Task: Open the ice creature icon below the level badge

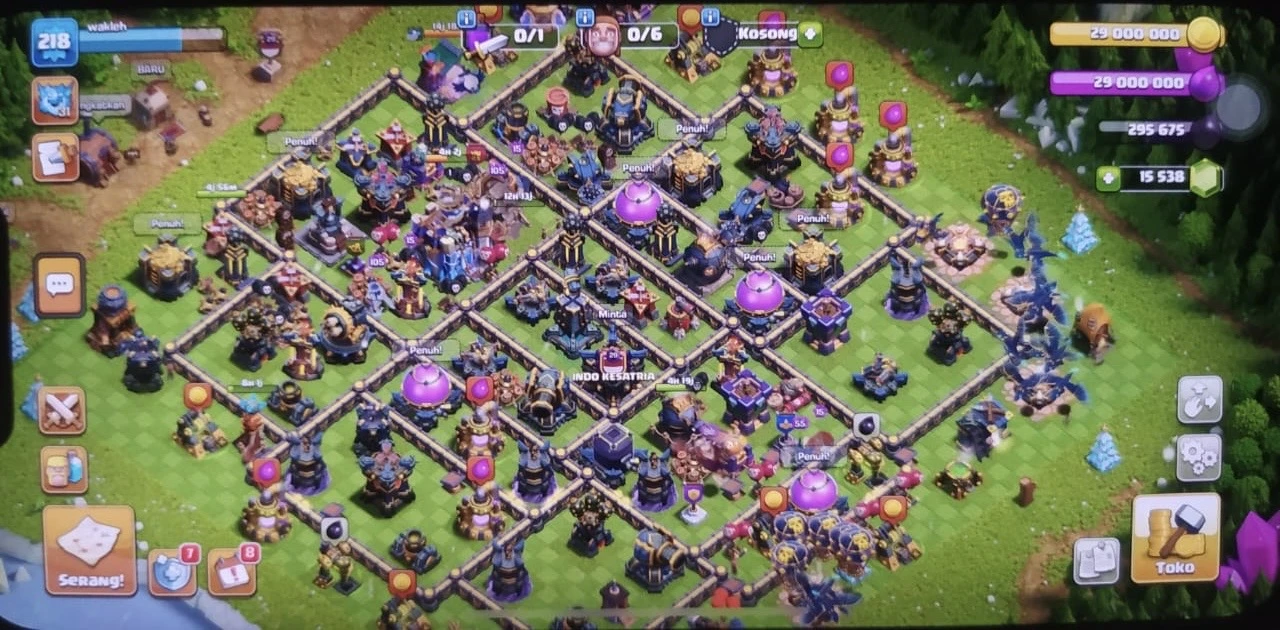Action: 55,100
